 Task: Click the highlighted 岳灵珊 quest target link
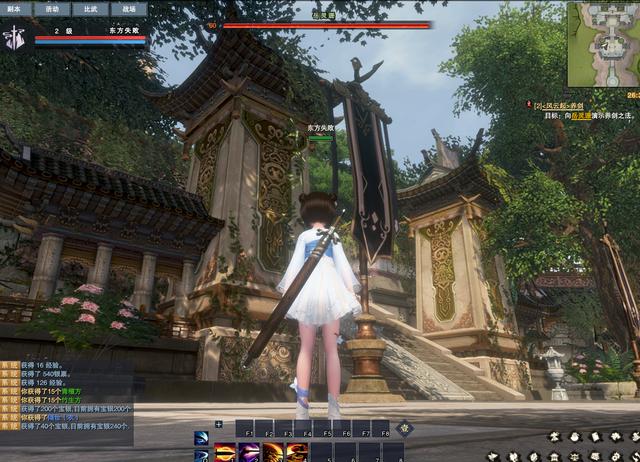(x=598, y=116)
